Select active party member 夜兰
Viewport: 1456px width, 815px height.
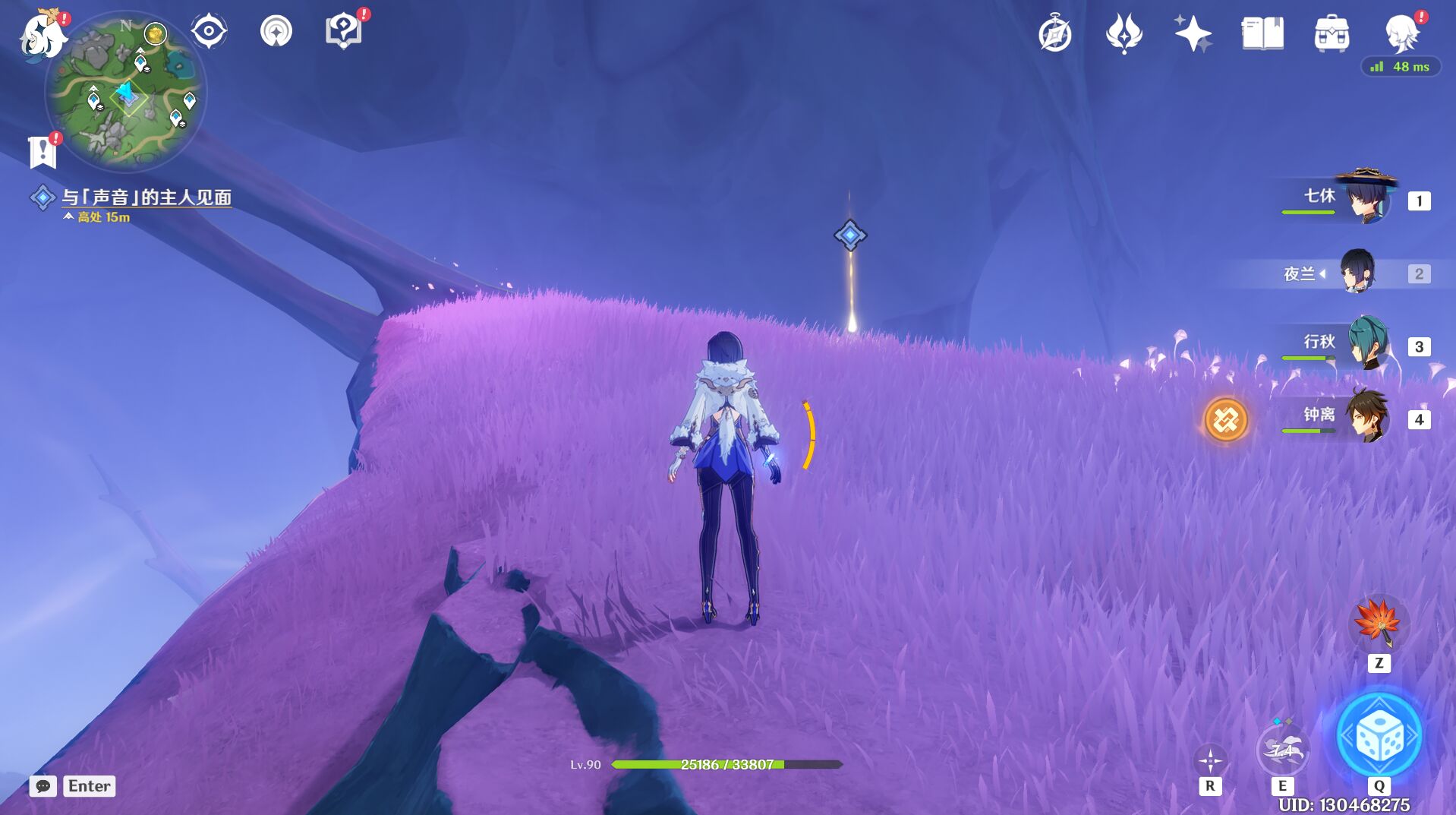point(1357,273)
